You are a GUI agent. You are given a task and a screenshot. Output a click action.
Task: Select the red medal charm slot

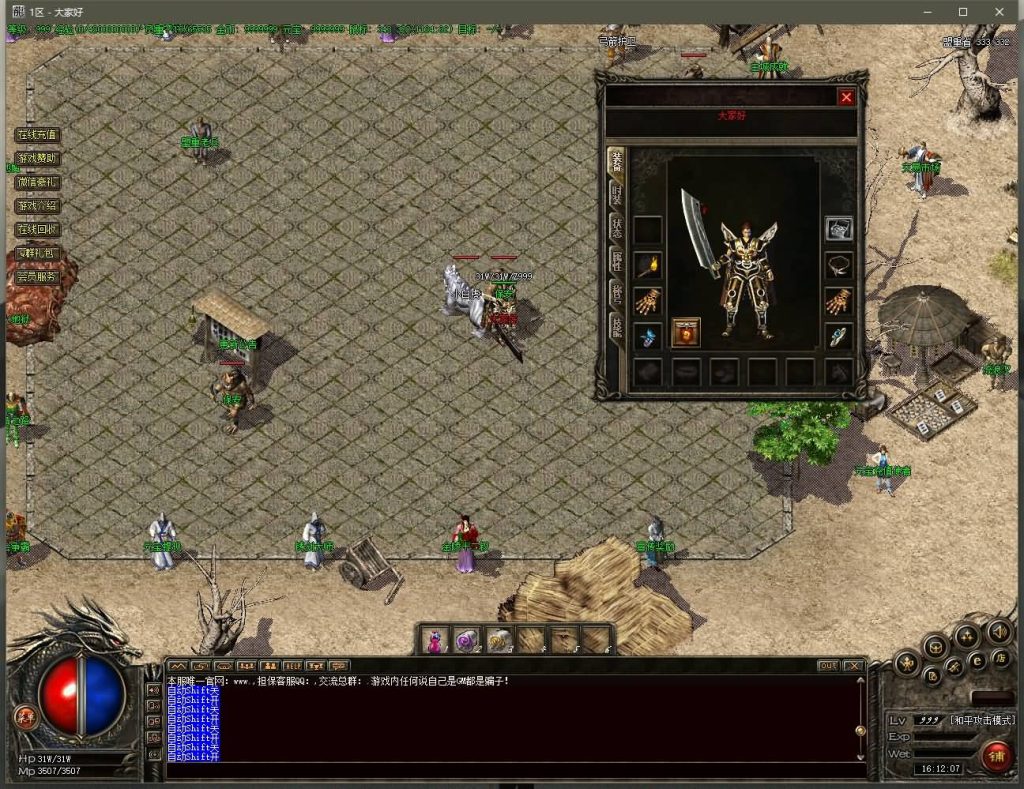(686, 333)
